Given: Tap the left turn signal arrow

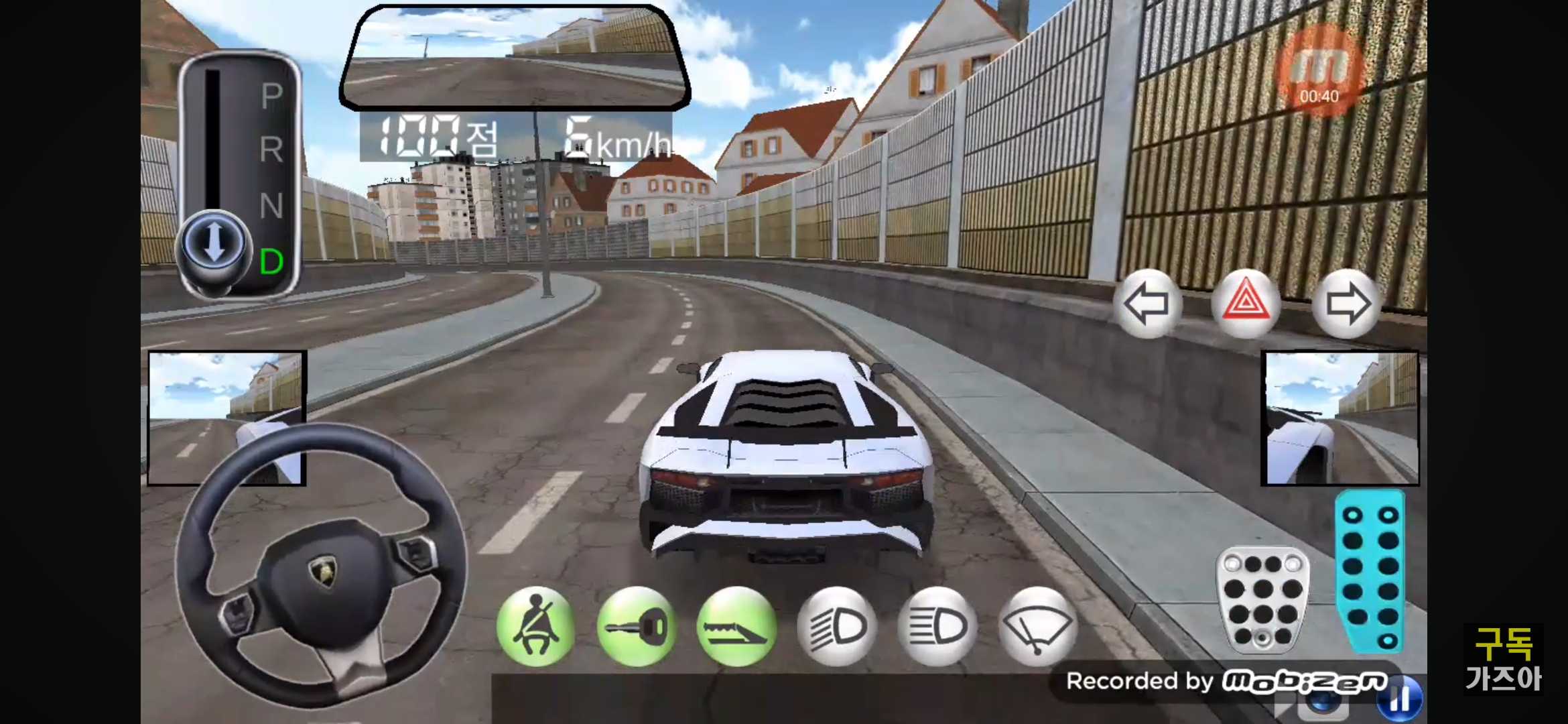Looking at the screenshot, I should [x=1147, y=304].
